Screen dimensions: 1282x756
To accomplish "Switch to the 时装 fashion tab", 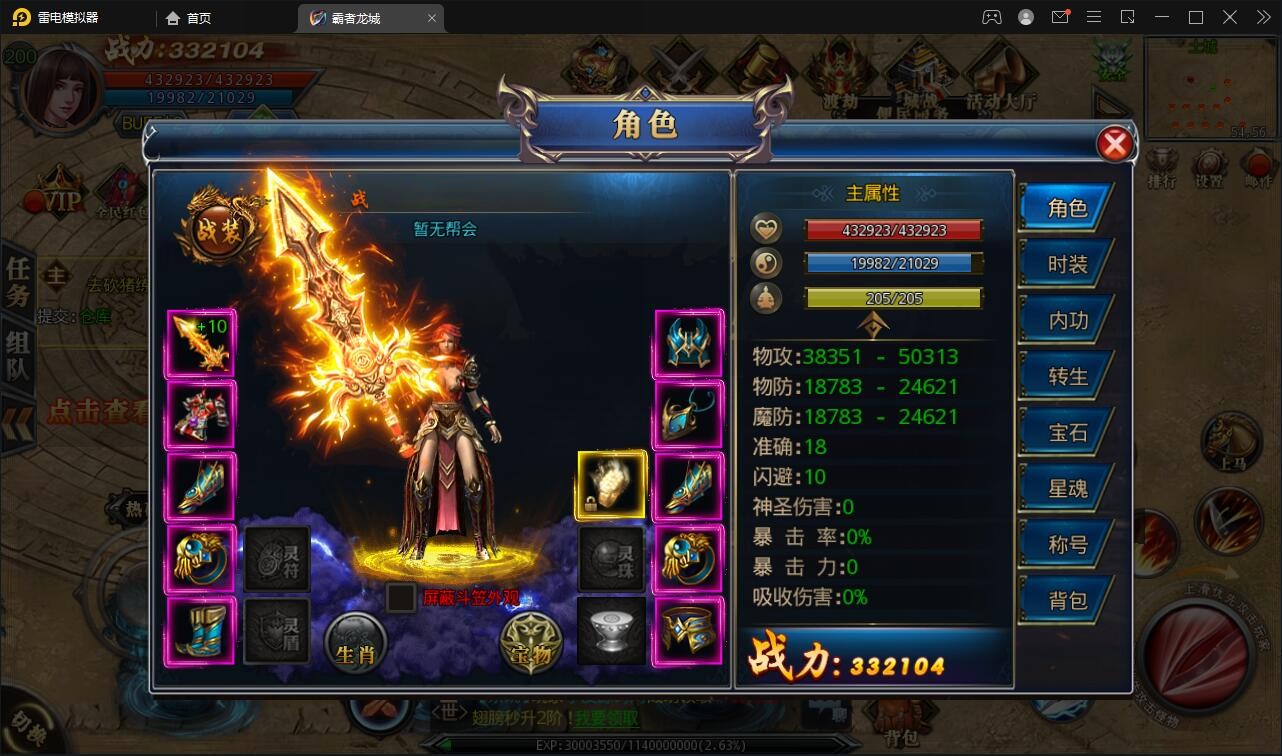I will (x=1068, y=263).
